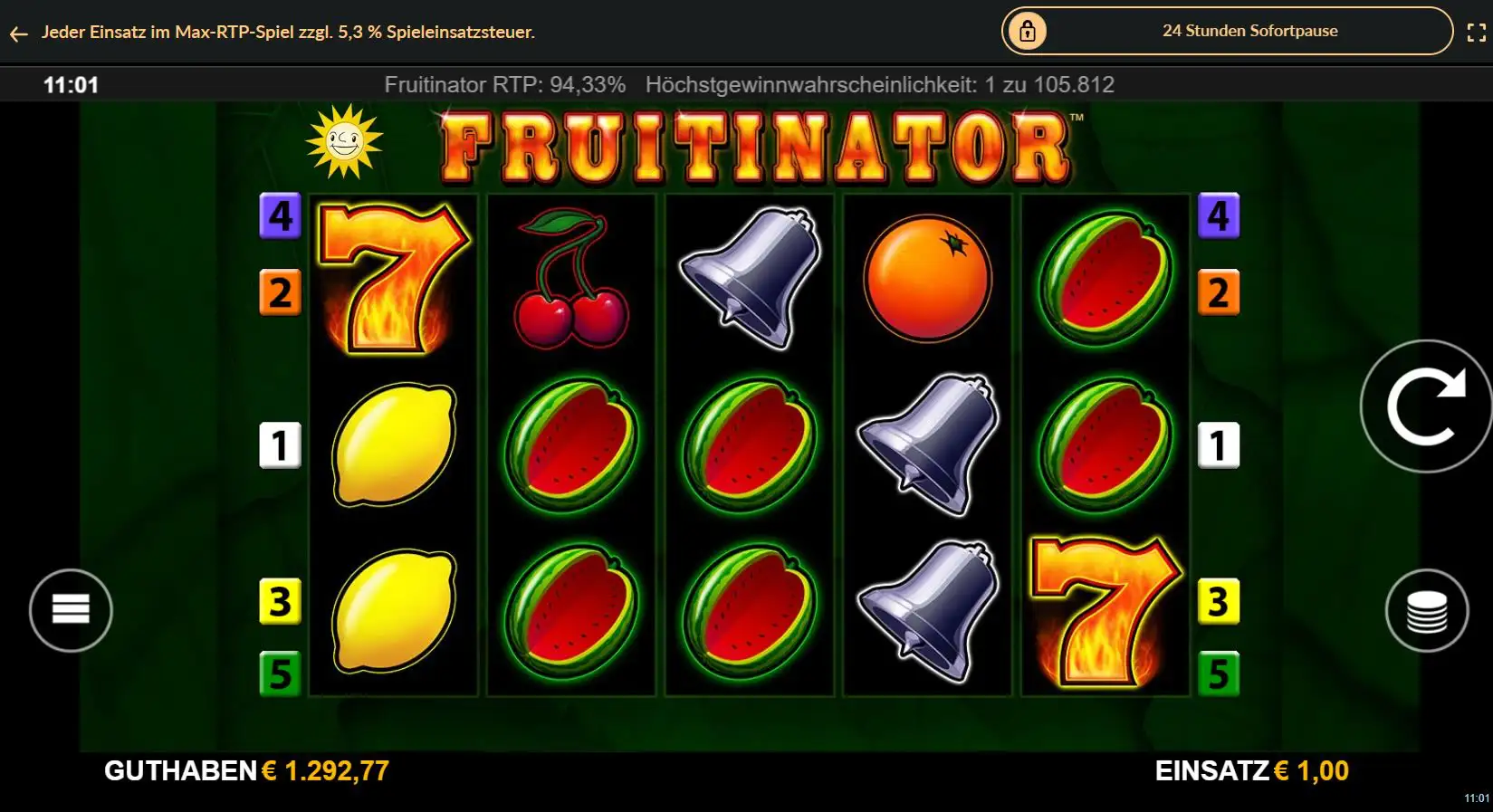Open the coin stack stake icon bottom right

(1426, 610)
